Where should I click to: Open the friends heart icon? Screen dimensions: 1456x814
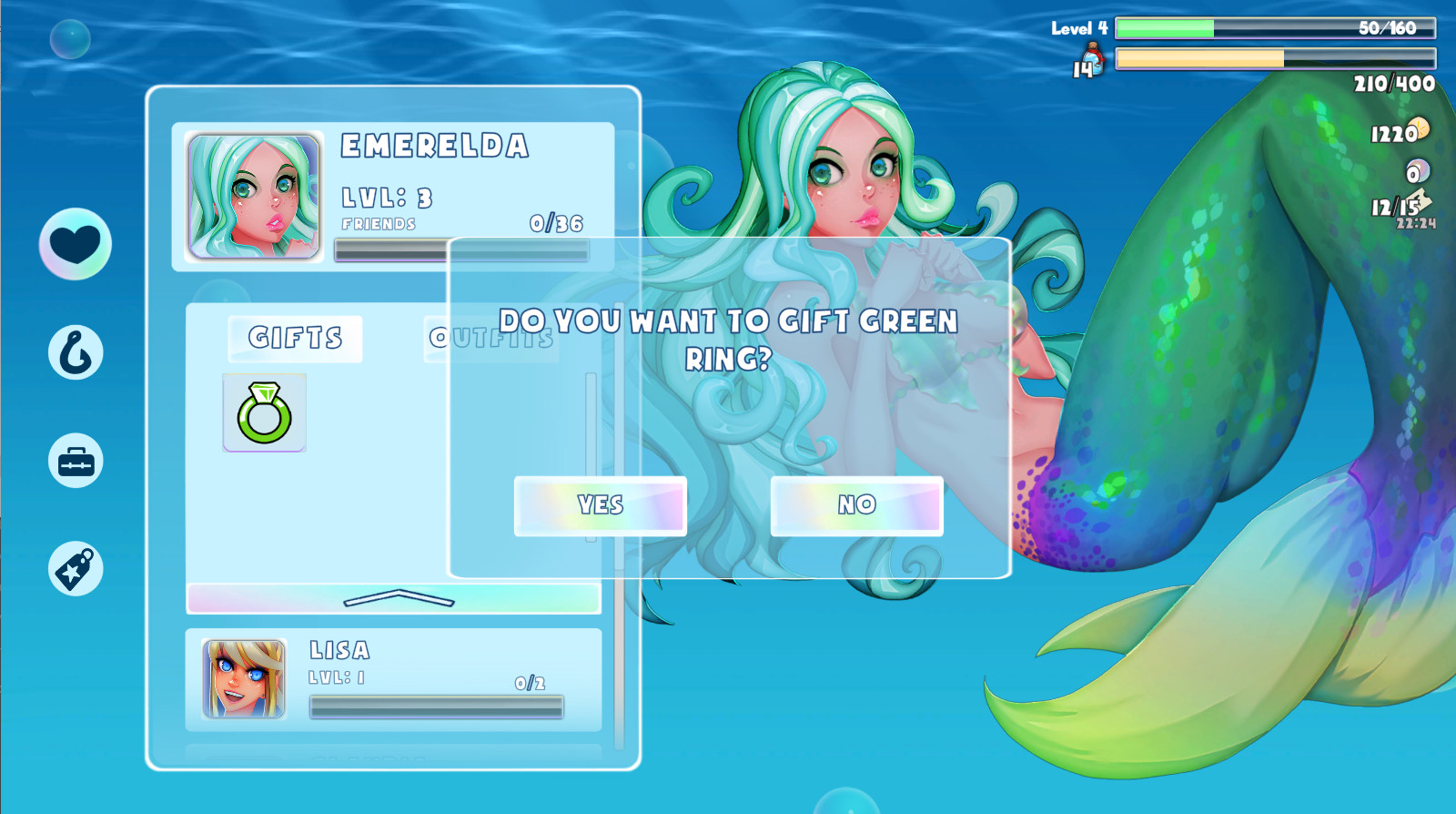coord(75,244)
